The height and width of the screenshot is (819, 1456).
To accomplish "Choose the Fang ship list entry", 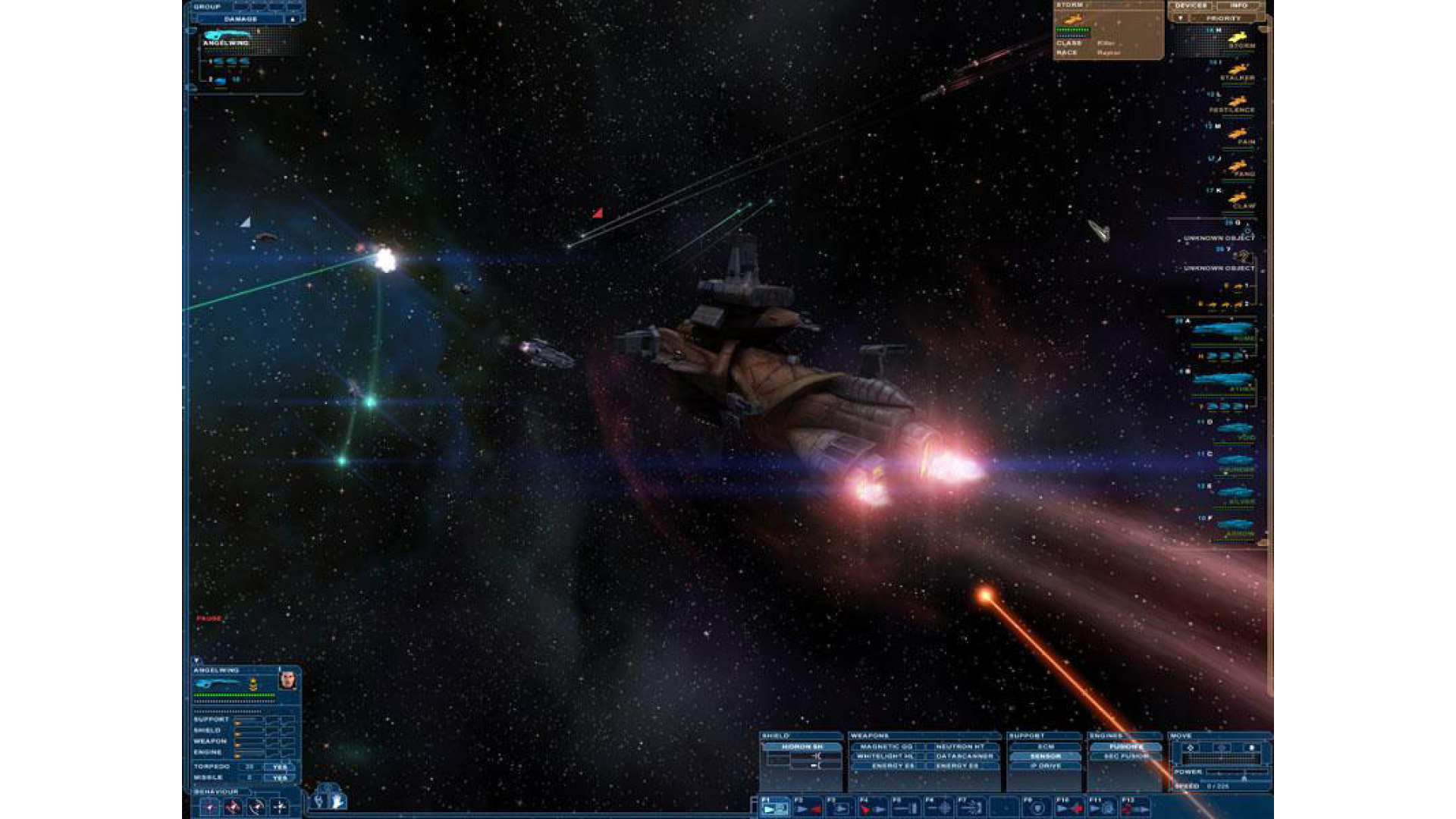I will (x=1238, y=168).
